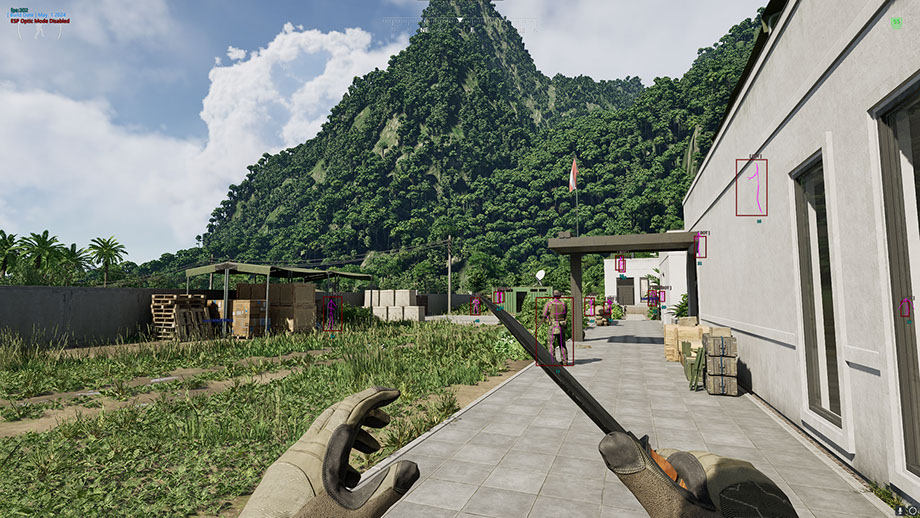The height and width of the screenshot is (518, 920).
Task: Click the green overlay status icon
Action: 896,22
